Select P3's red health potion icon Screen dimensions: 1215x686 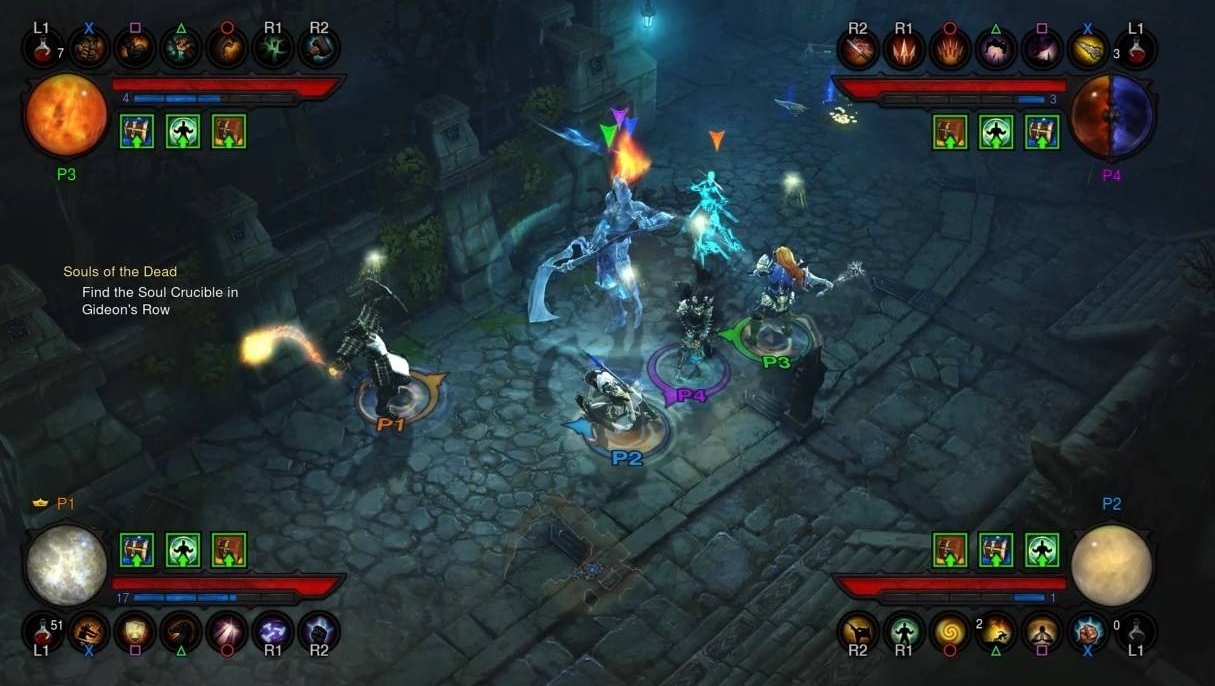coord(43,48)
